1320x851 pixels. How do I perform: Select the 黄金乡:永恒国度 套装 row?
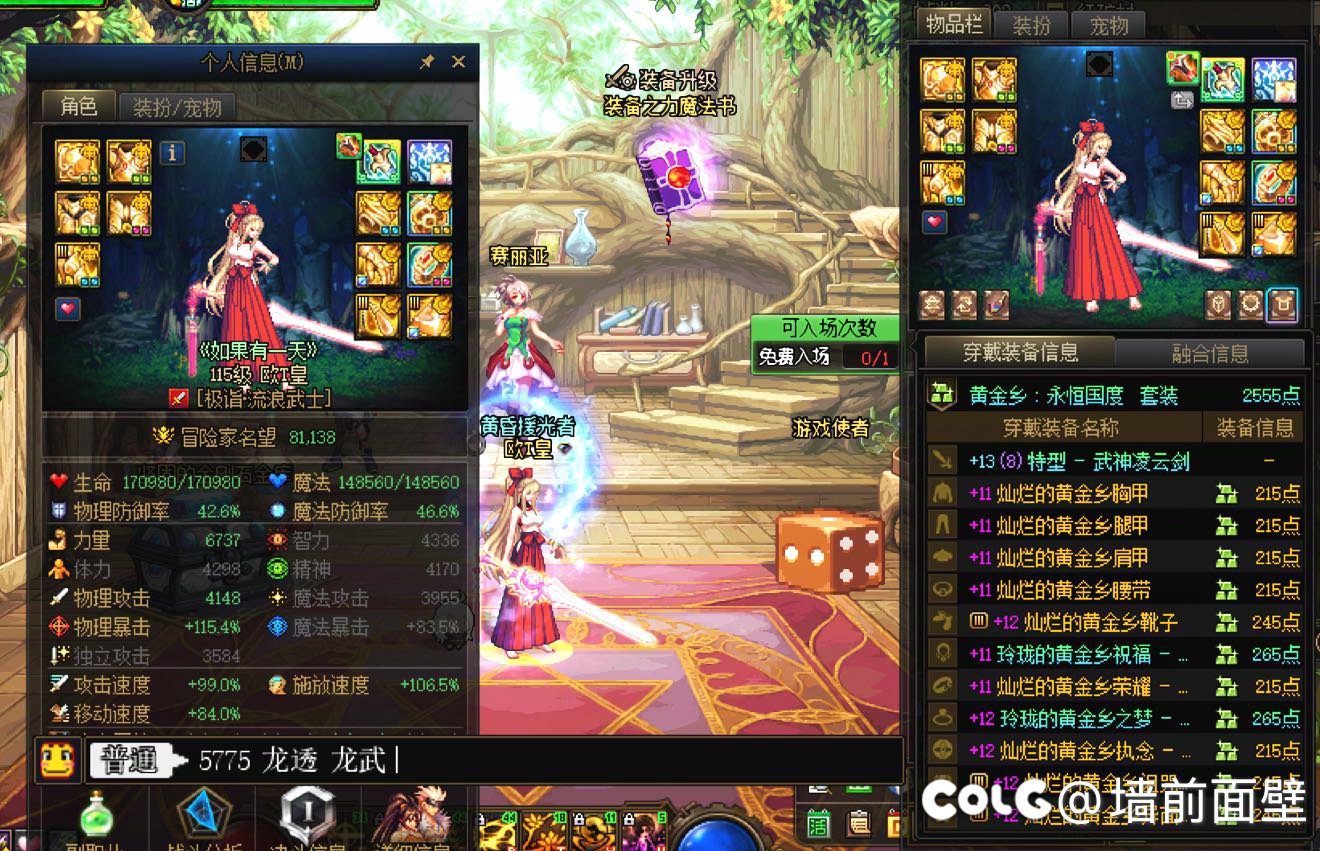1113,395
